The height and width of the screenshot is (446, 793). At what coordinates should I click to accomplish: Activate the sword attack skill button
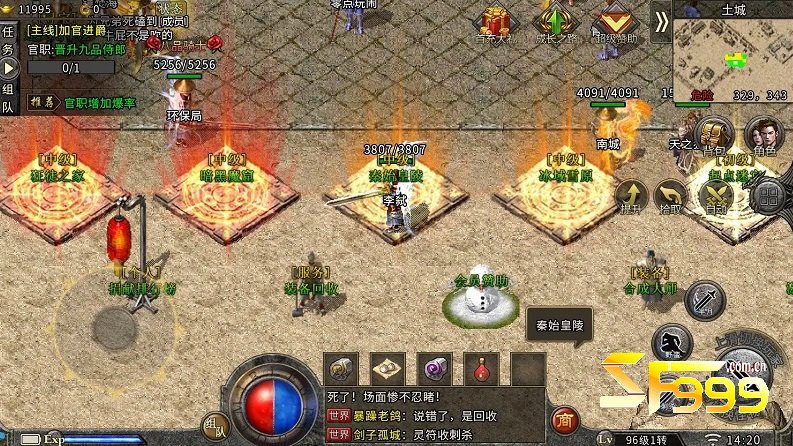click(706, 298)
